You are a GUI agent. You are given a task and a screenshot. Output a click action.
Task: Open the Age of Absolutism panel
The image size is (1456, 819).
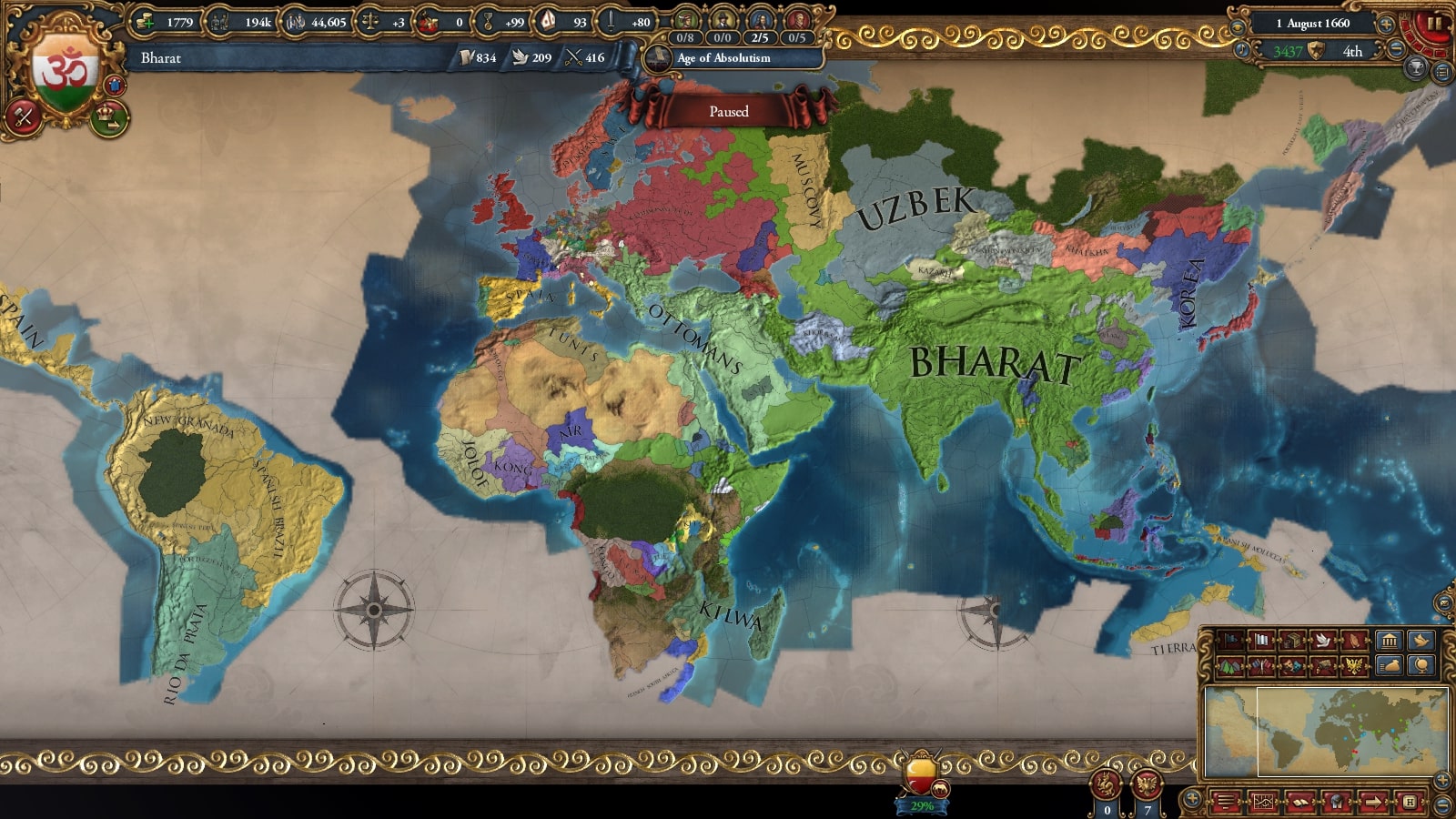click(723, 58)
